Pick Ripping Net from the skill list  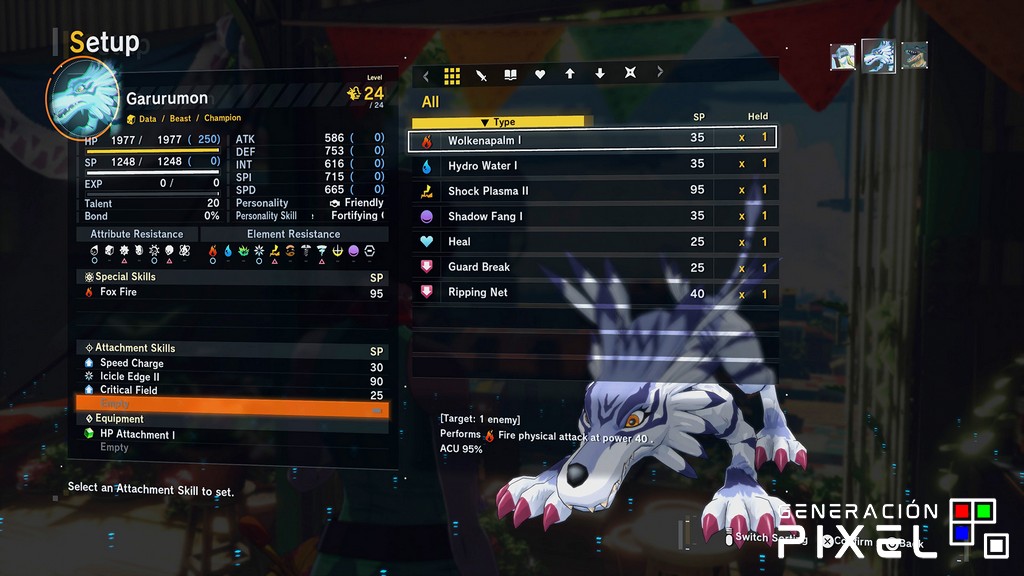tap(592, 293)
